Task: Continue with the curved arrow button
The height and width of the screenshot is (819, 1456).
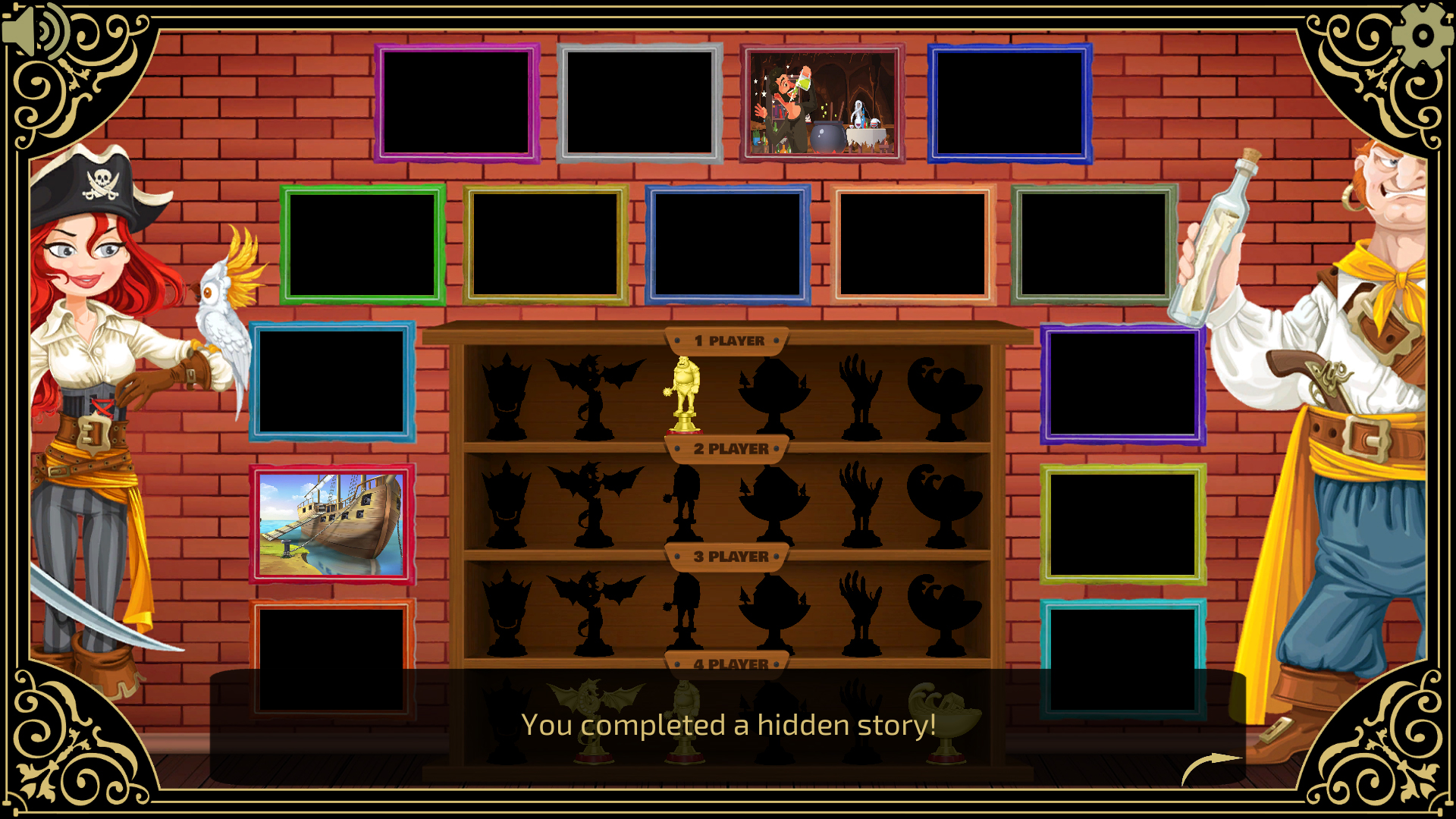Action: (x=1211, y=767)
